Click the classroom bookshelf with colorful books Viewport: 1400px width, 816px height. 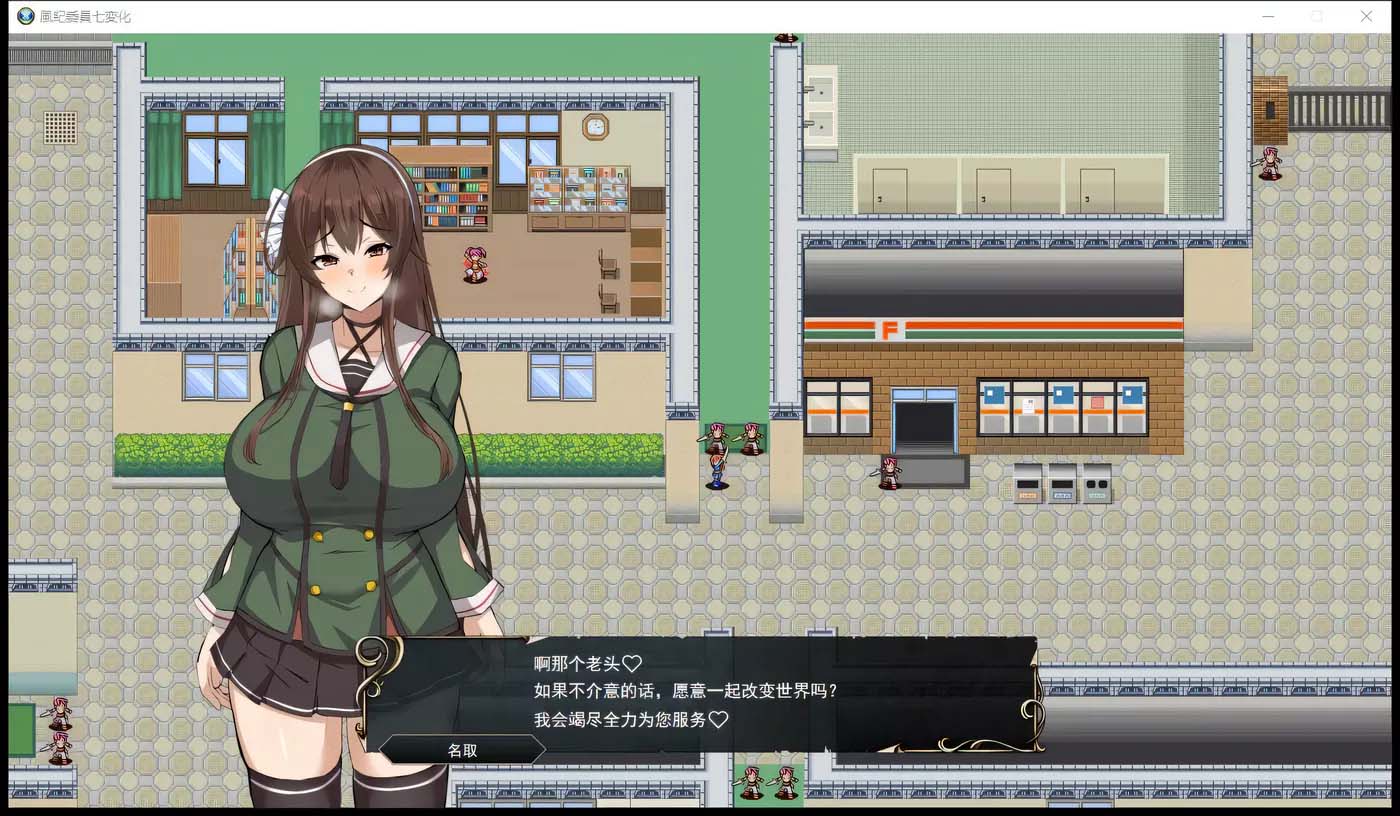(450, 195)
